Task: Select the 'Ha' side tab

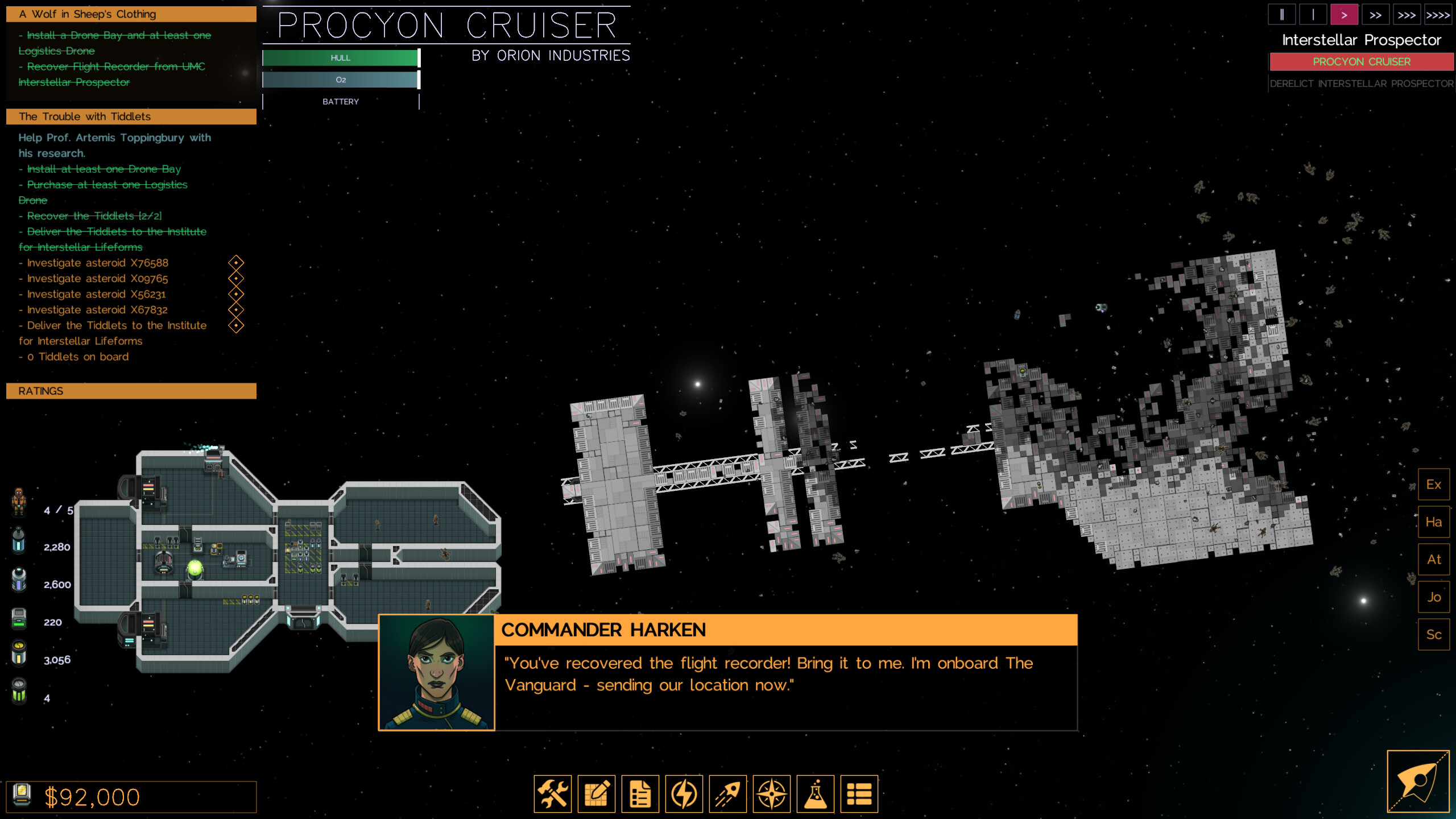Action: coord(1433,522)
